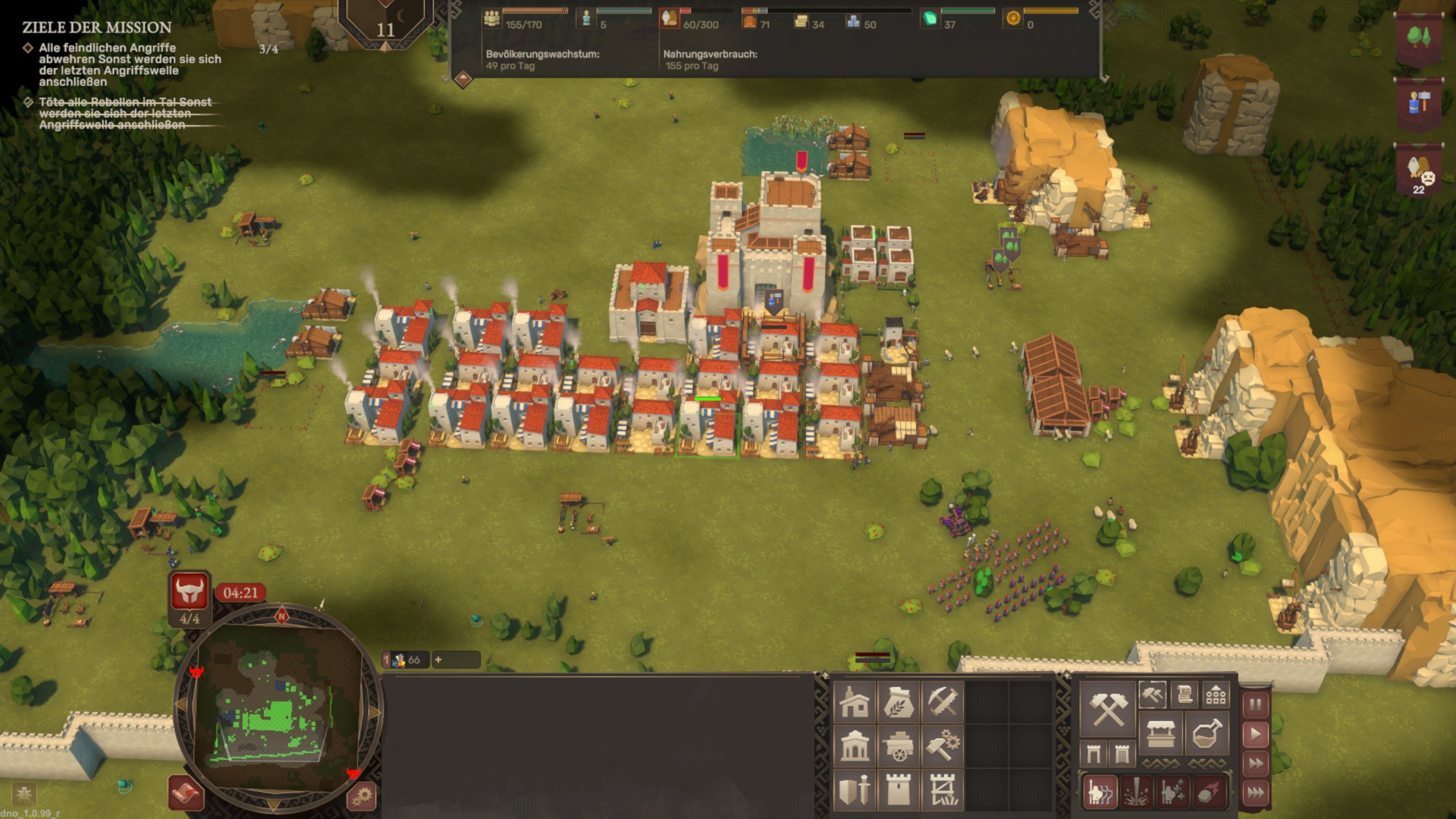Screen dimensions: 1456x819
Task: Activate the soldier heal ability
Action: pyautogui.click(x=1172, y=792)
